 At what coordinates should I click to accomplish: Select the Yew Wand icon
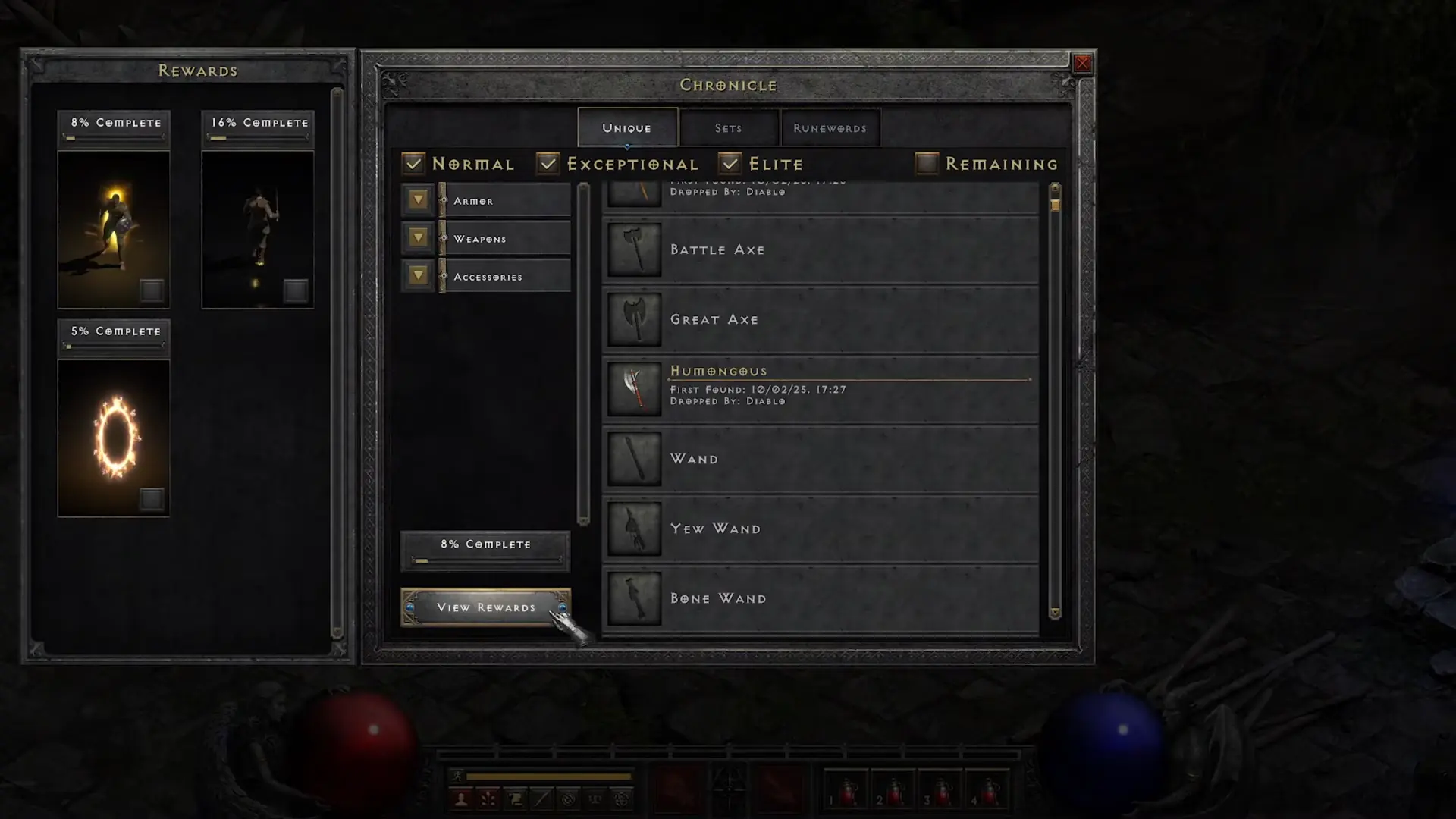(x=634, y=528)
